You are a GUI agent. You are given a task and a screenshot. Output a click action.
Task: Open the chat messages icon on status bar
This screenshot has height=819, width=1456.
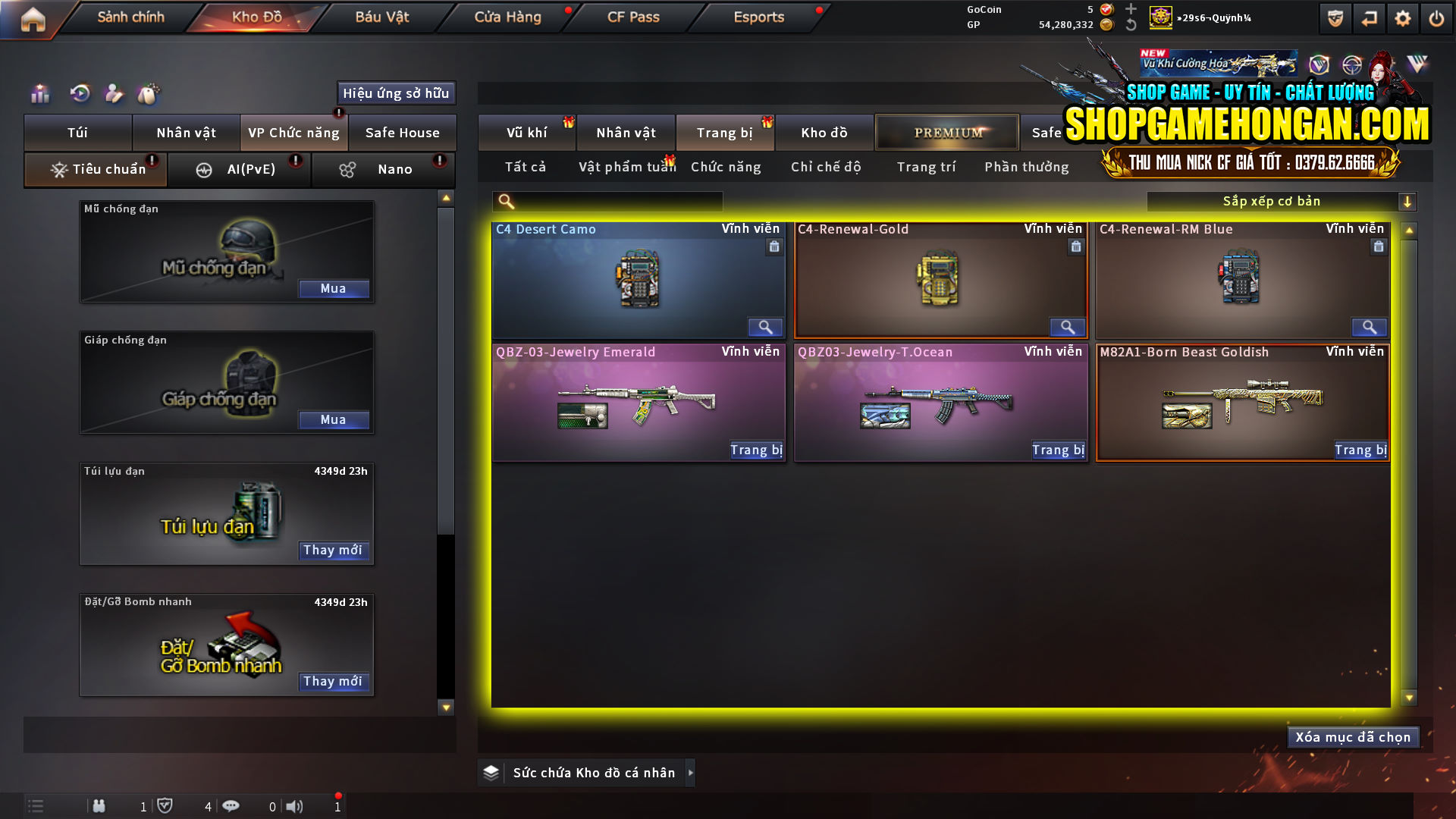(x=231, y=806)
